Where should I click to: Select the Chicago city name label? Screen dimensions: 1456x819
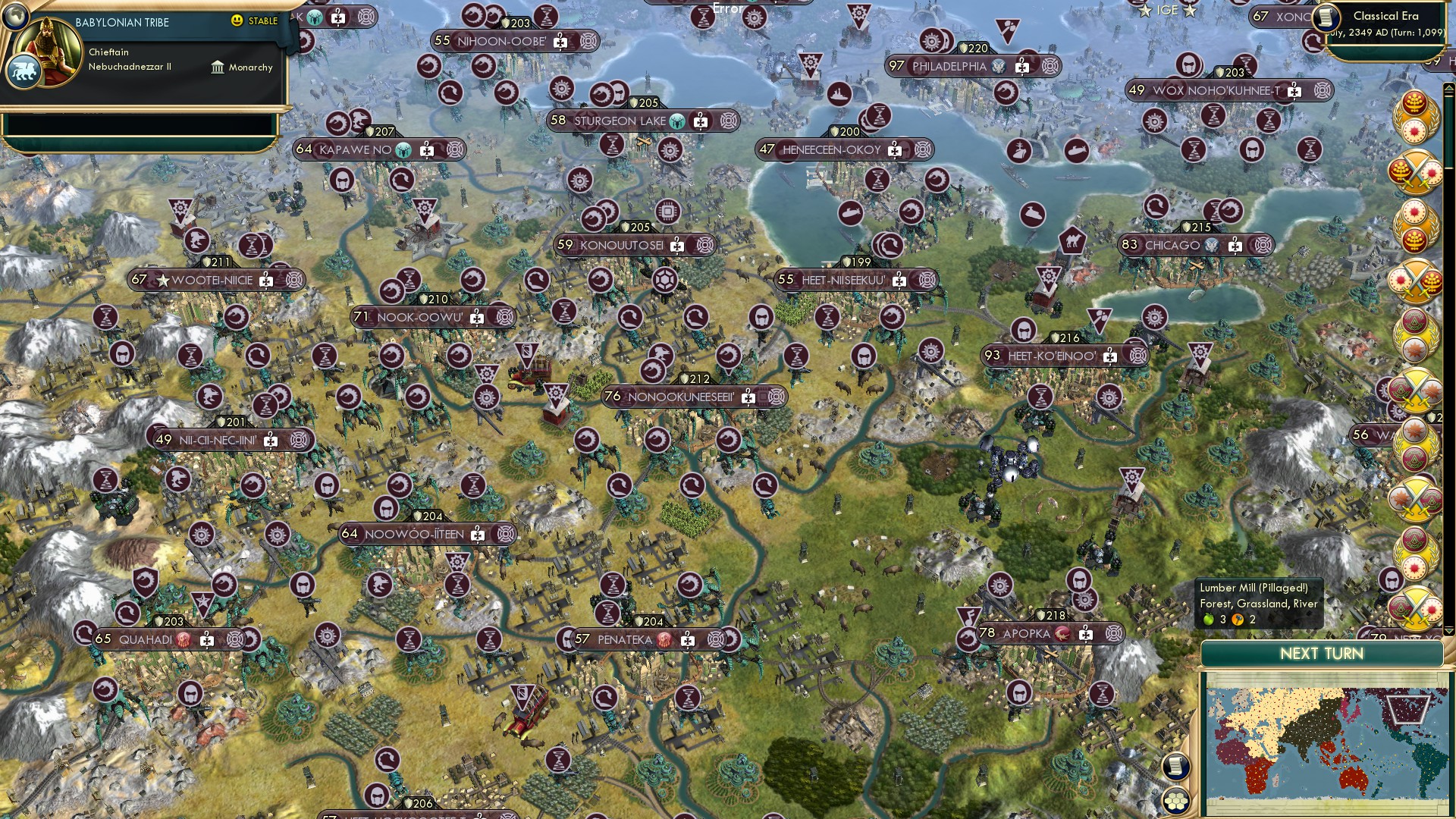pos(1174,245)
